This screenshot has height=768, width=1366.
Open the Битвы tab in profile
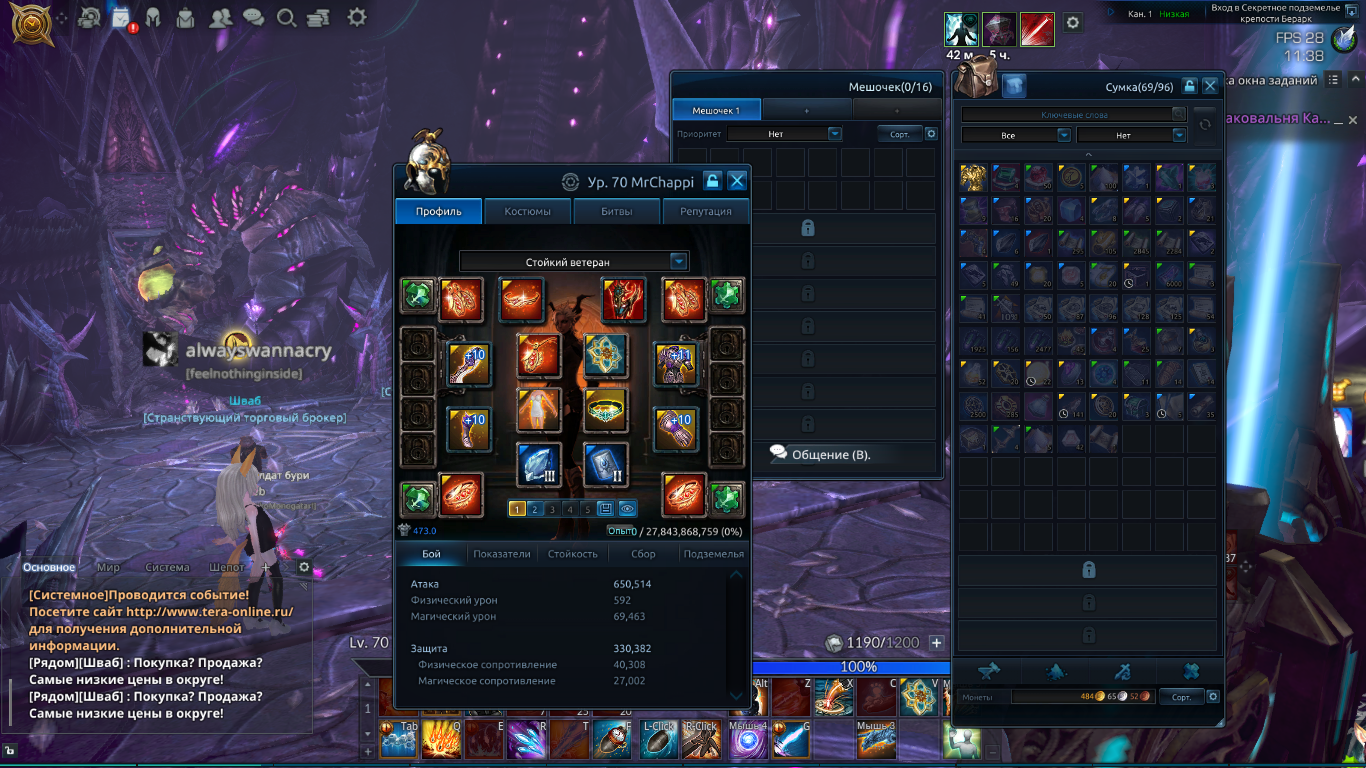tap(616, 211)
